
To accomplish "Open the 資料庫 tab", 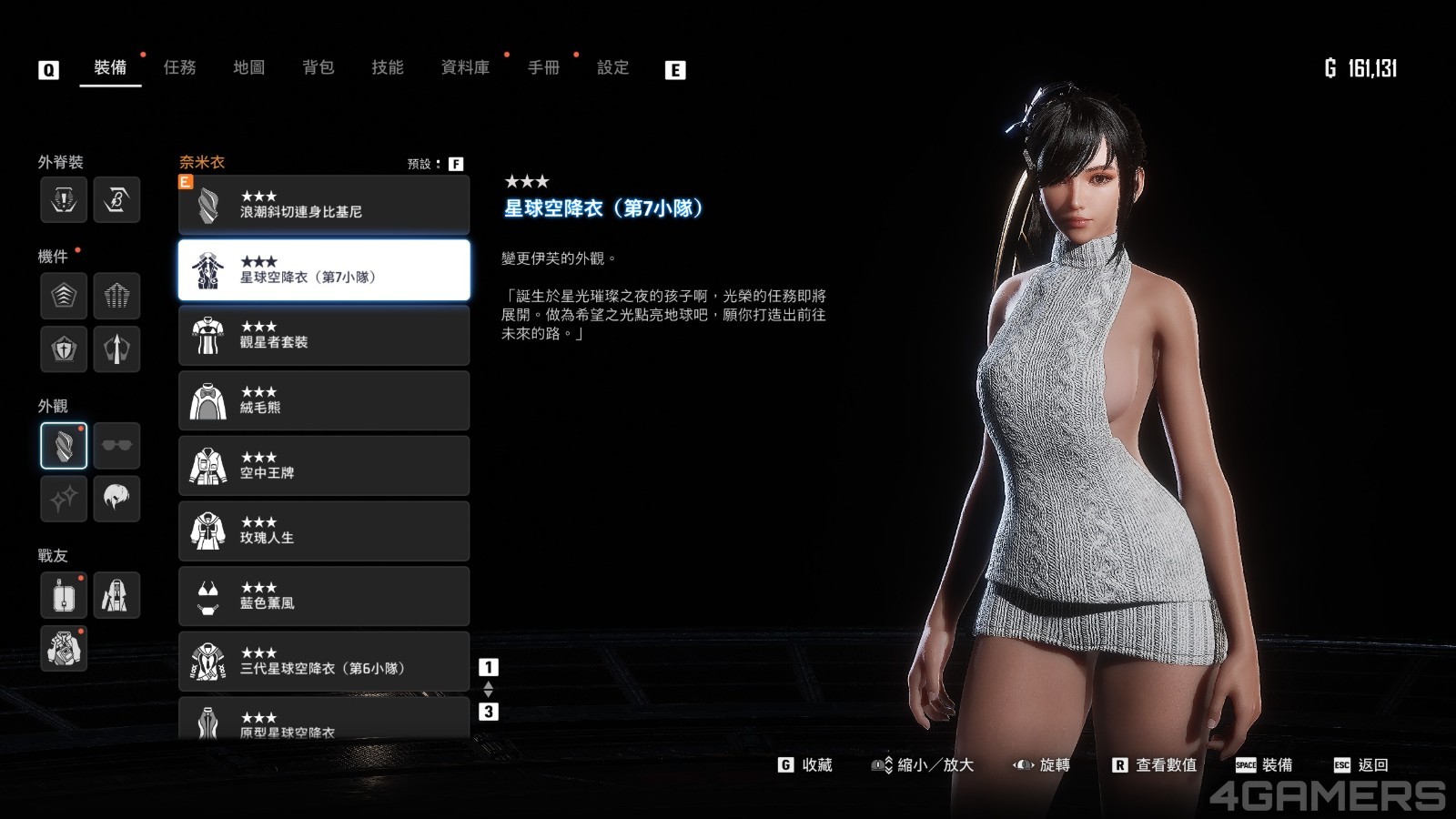I will coord(465,67).
